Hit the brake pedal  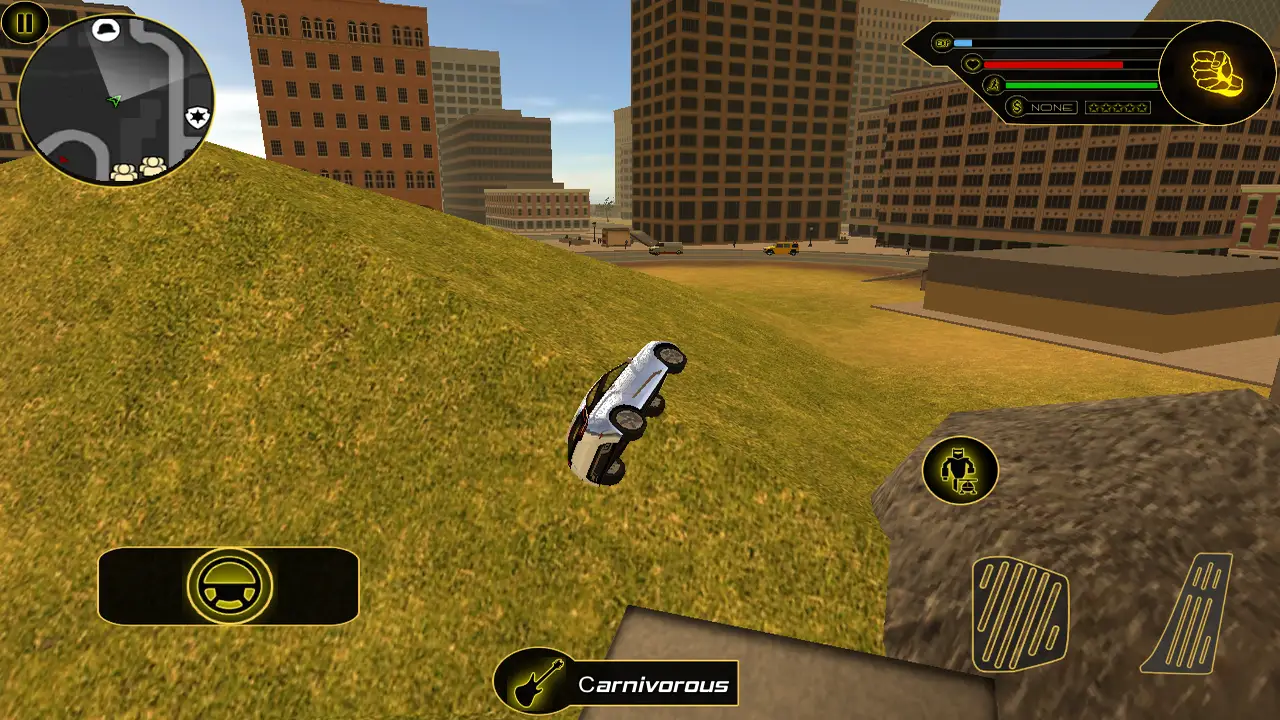(x=1019, y=612)
